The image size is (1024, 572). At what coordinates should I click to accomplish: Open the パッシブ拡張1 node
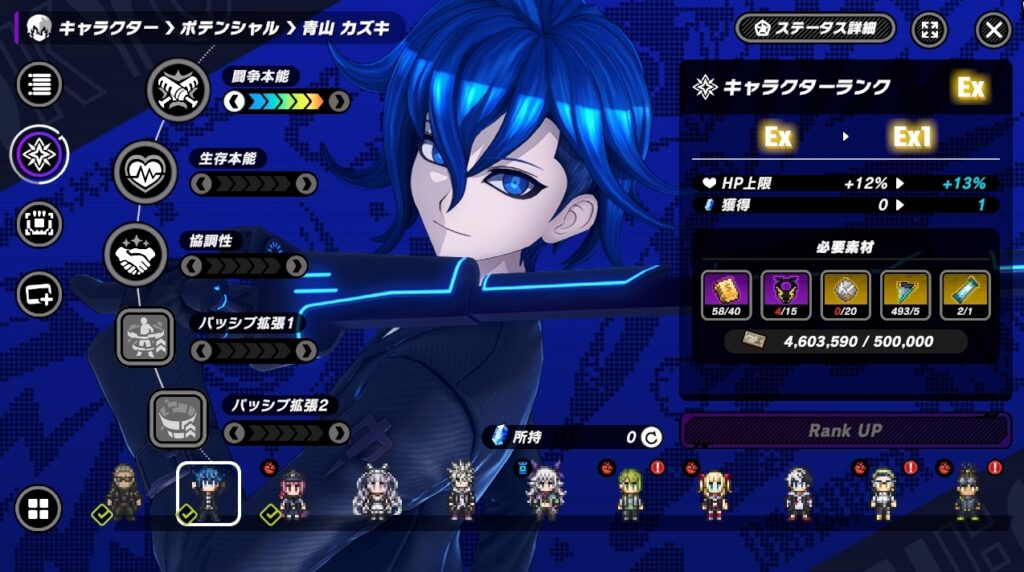pos(146,337)
